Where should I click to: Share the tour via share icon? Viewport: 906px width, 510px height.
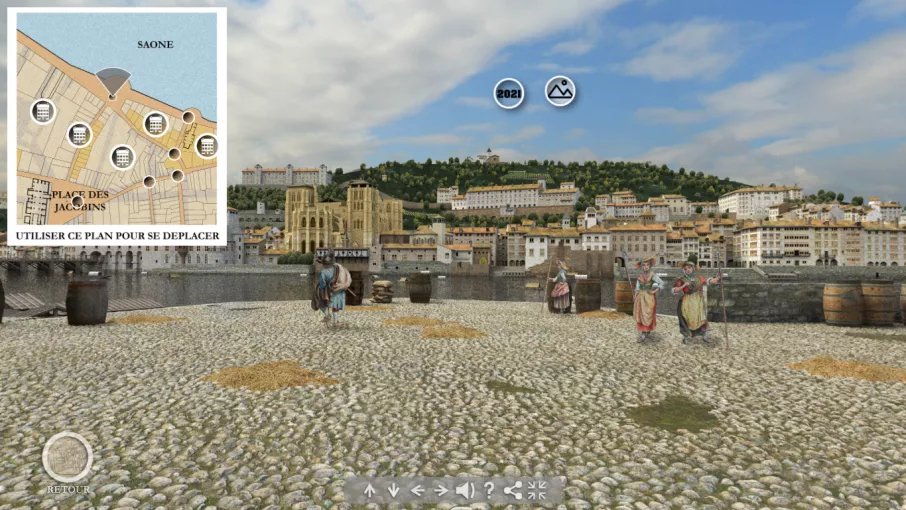(513, 490)
